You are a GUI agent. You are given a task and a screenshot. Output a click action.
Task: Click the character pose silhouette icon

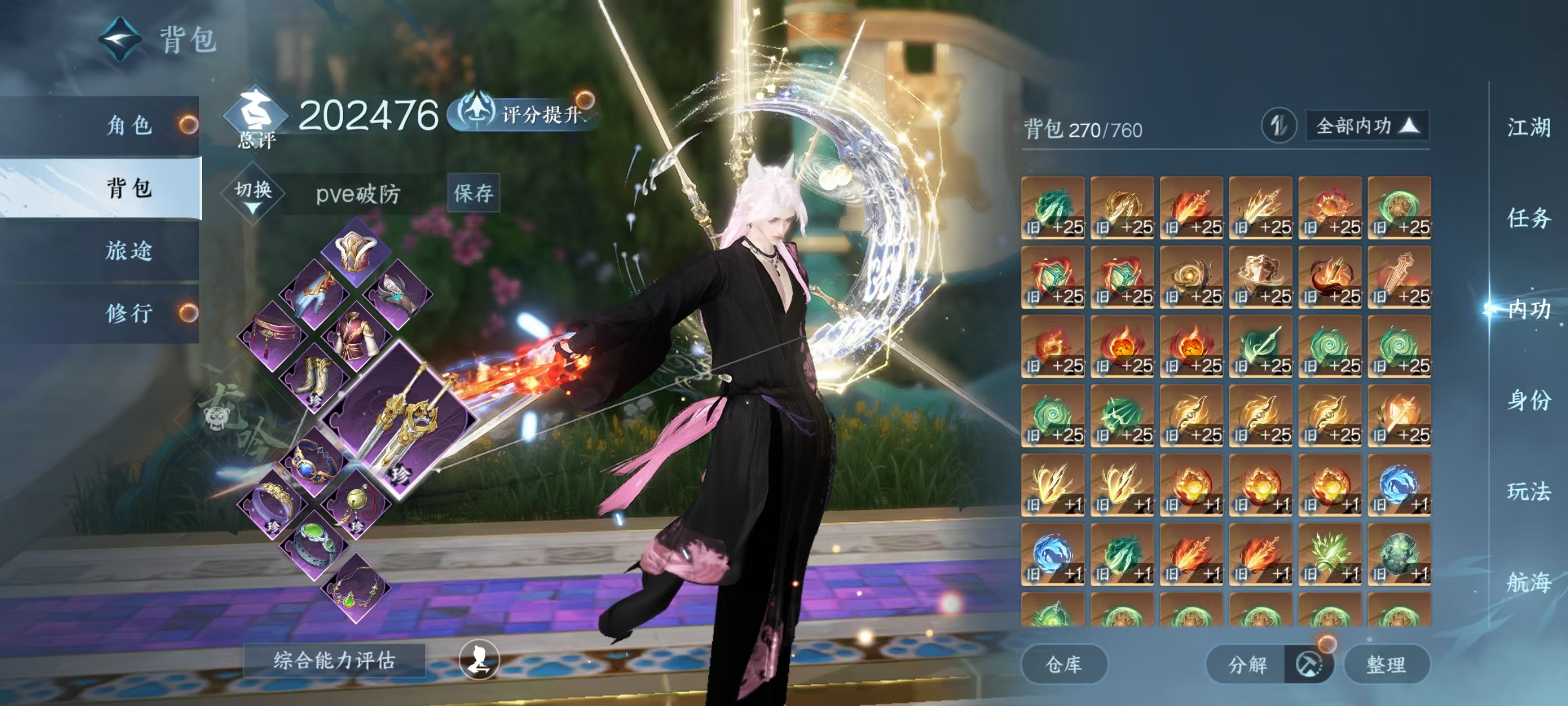click(479, 659)
